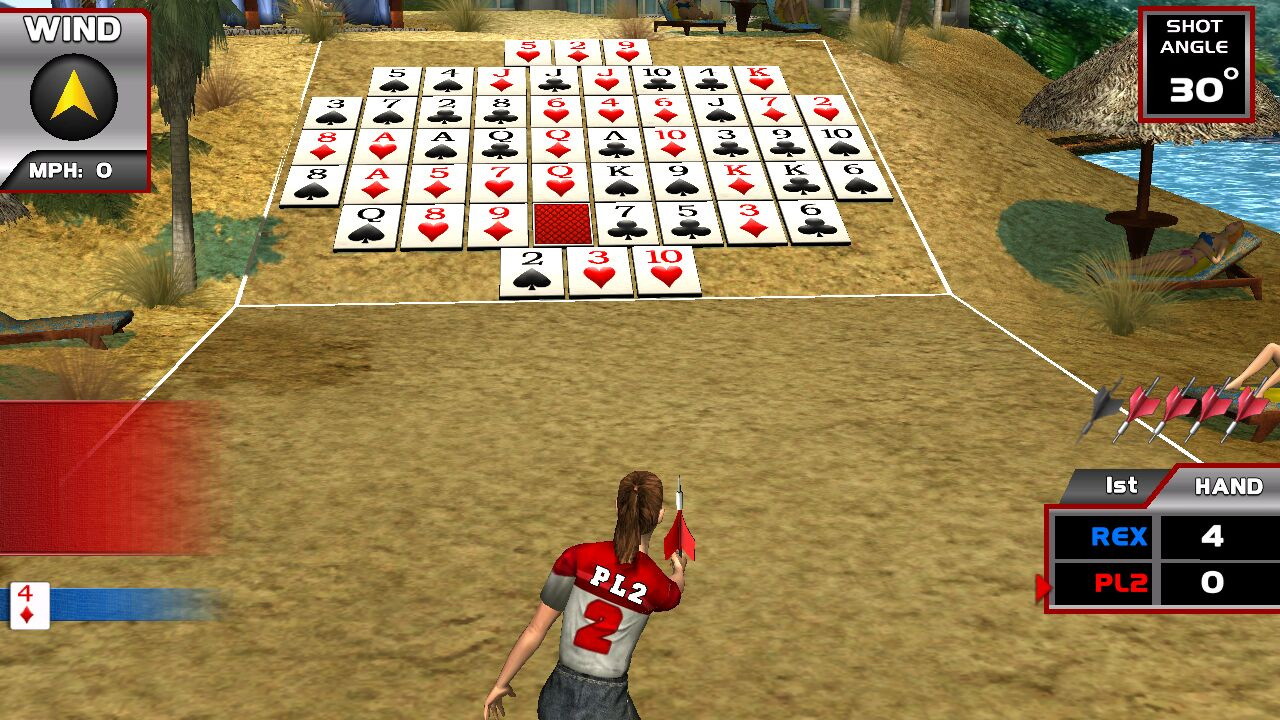Select the 1st tab on the scoreboard
Viewport: 1280px width, 720px height.
point(1120,486)
